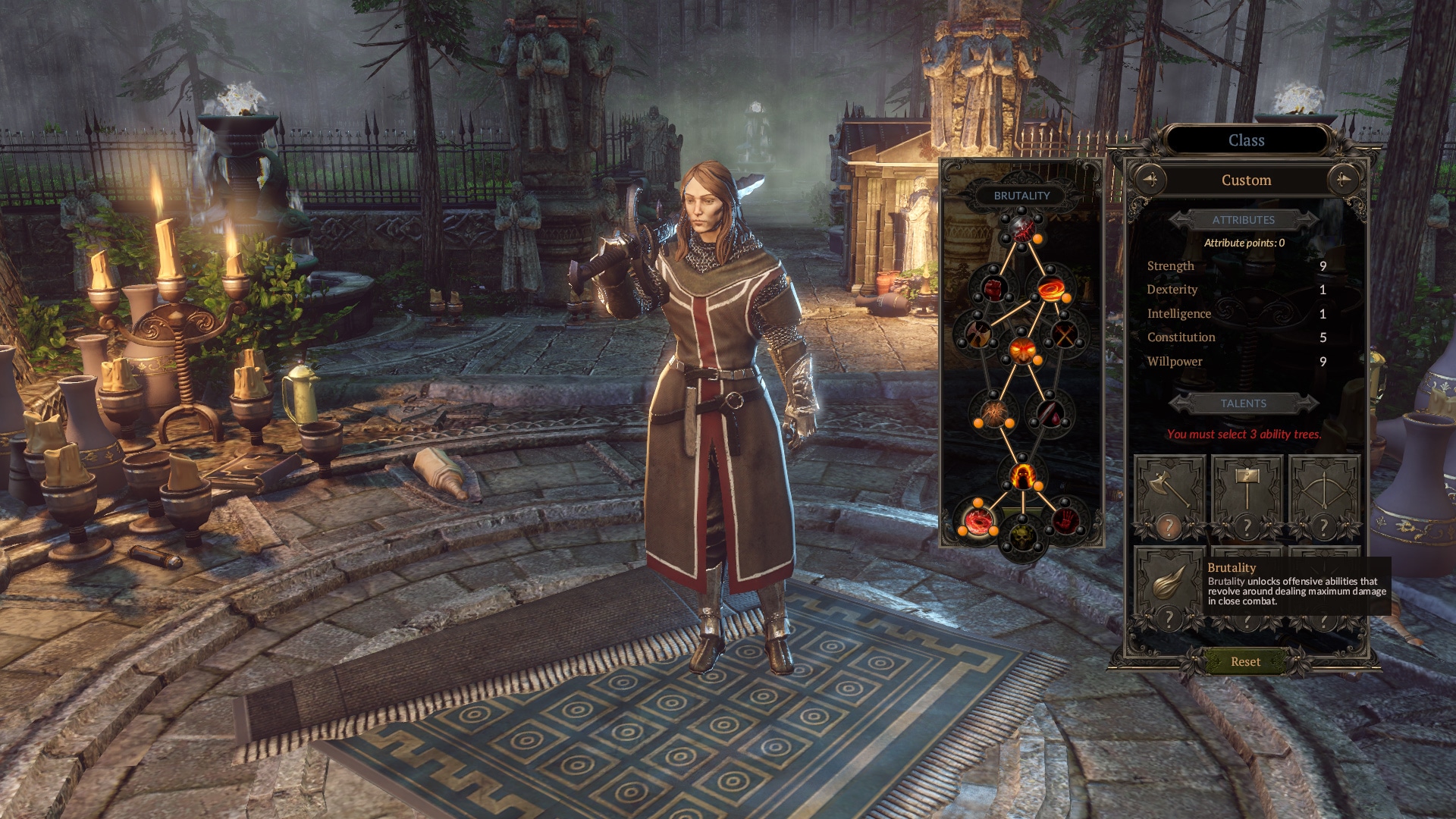Select the next class with the right arrow
The width and height of the screenshot is (1456, 819).
tap(1343, 180)
